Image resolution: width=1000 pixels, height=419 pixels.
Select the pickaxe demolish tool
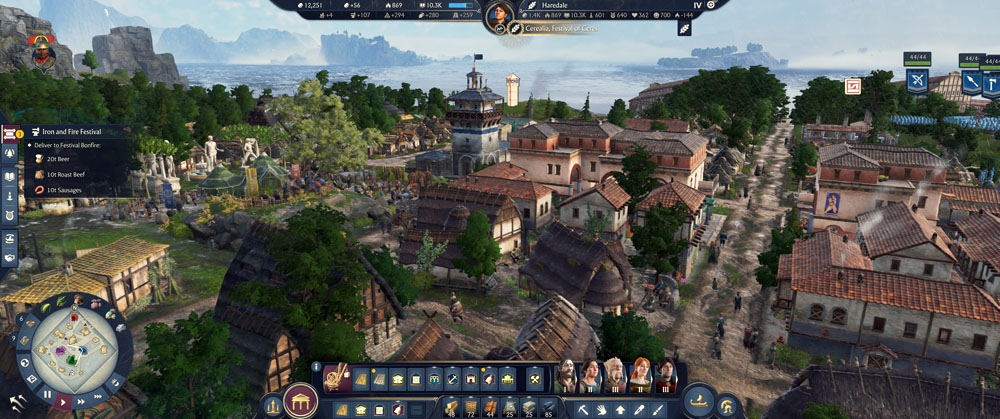click(583, 409)
